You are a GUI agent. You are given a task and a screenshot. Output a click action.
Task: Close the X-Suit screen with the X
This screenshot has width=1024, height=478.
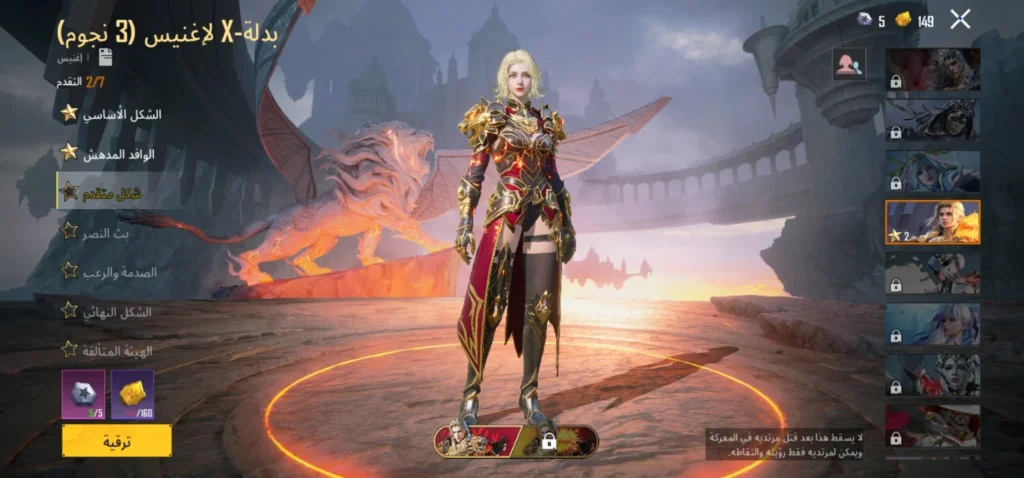pyautogui.click(x=960, y=18)
